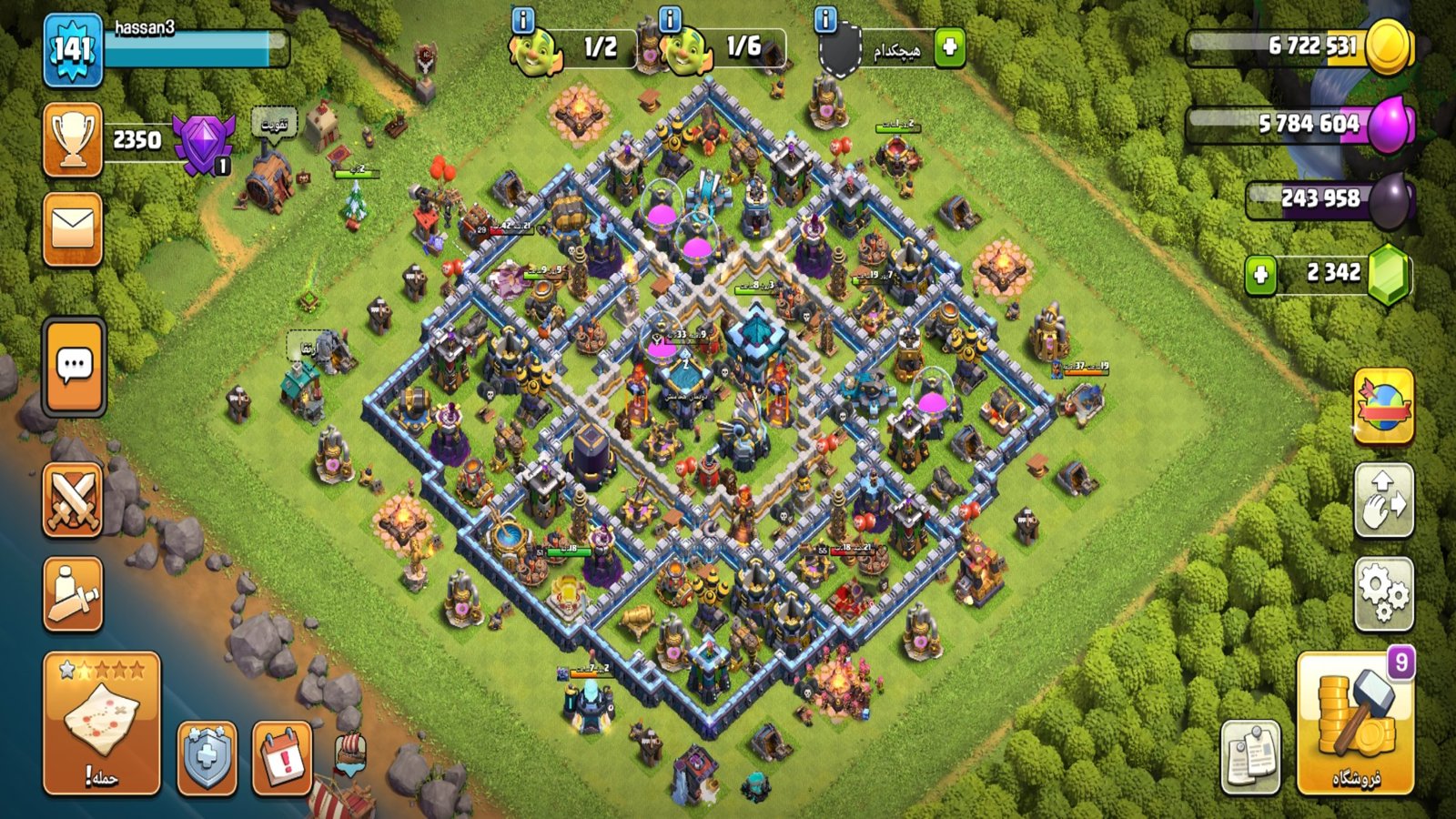Open player profile level 141 badge
The image size is (1456, 819).
click(73, 50)
